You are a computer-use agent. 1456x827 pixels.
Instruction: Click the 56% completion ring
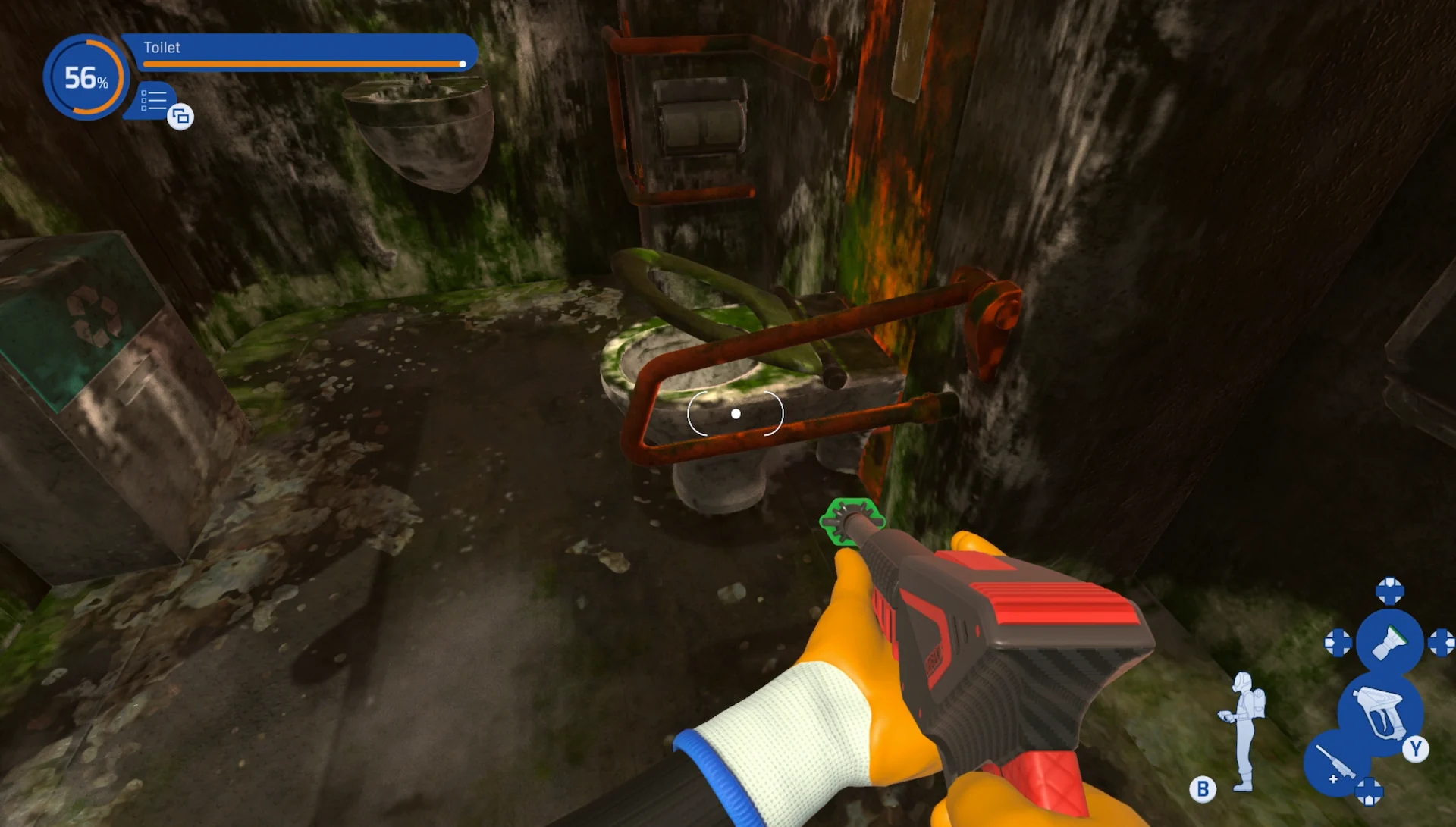pos(86,77)
